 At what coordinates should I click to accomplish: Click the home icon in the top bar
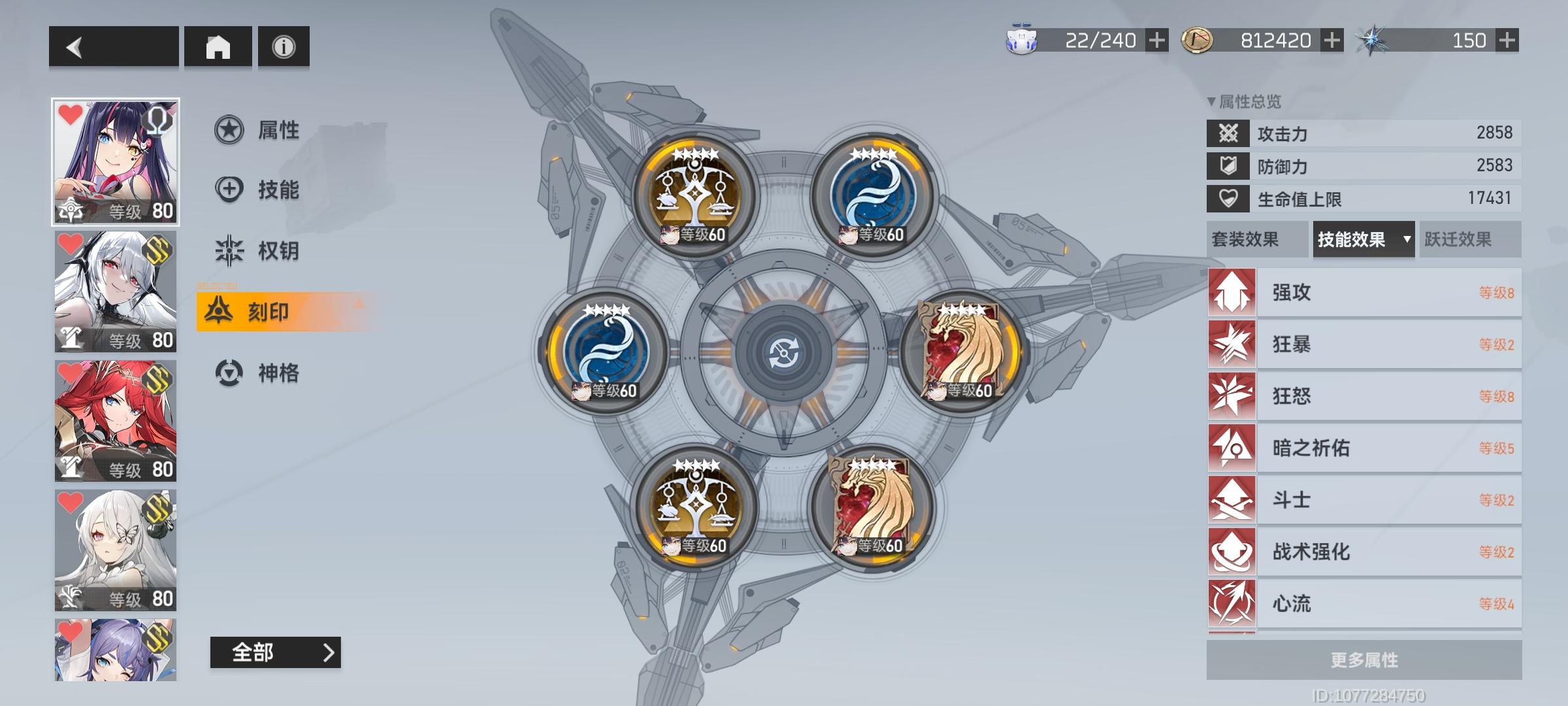click(218, 48)
